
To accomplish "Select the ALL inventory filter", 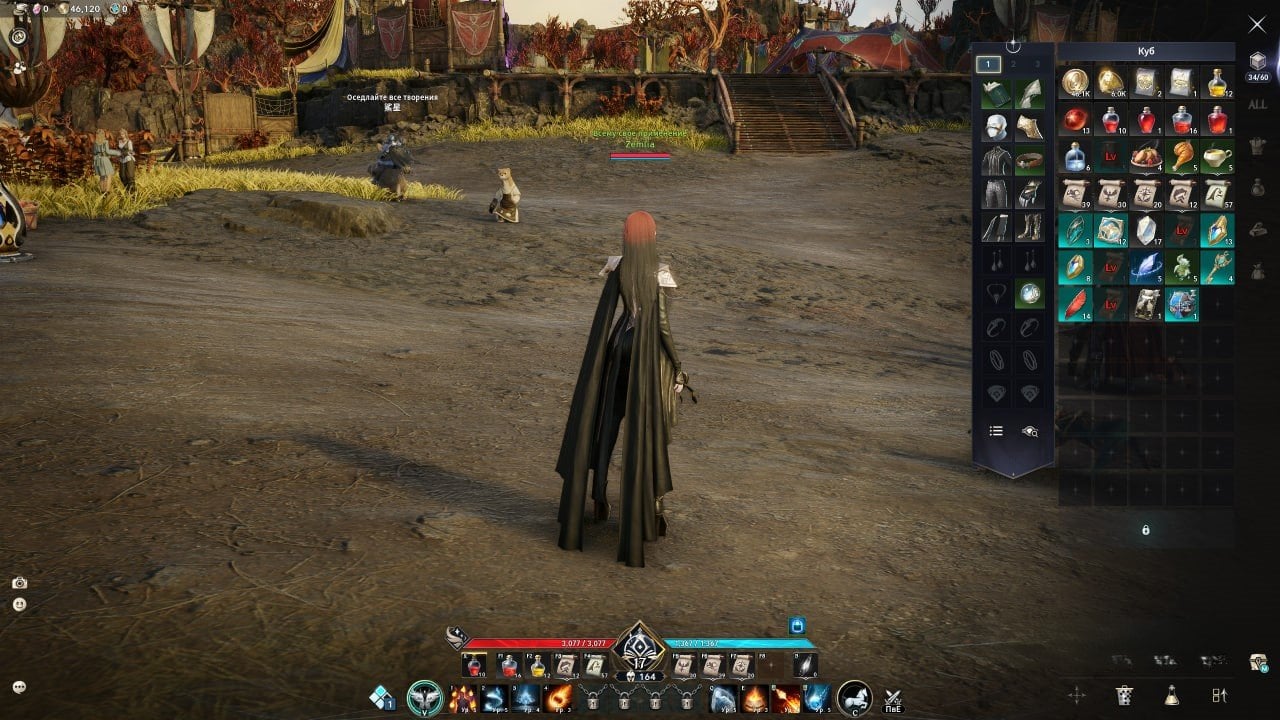I will point(1257,104).
